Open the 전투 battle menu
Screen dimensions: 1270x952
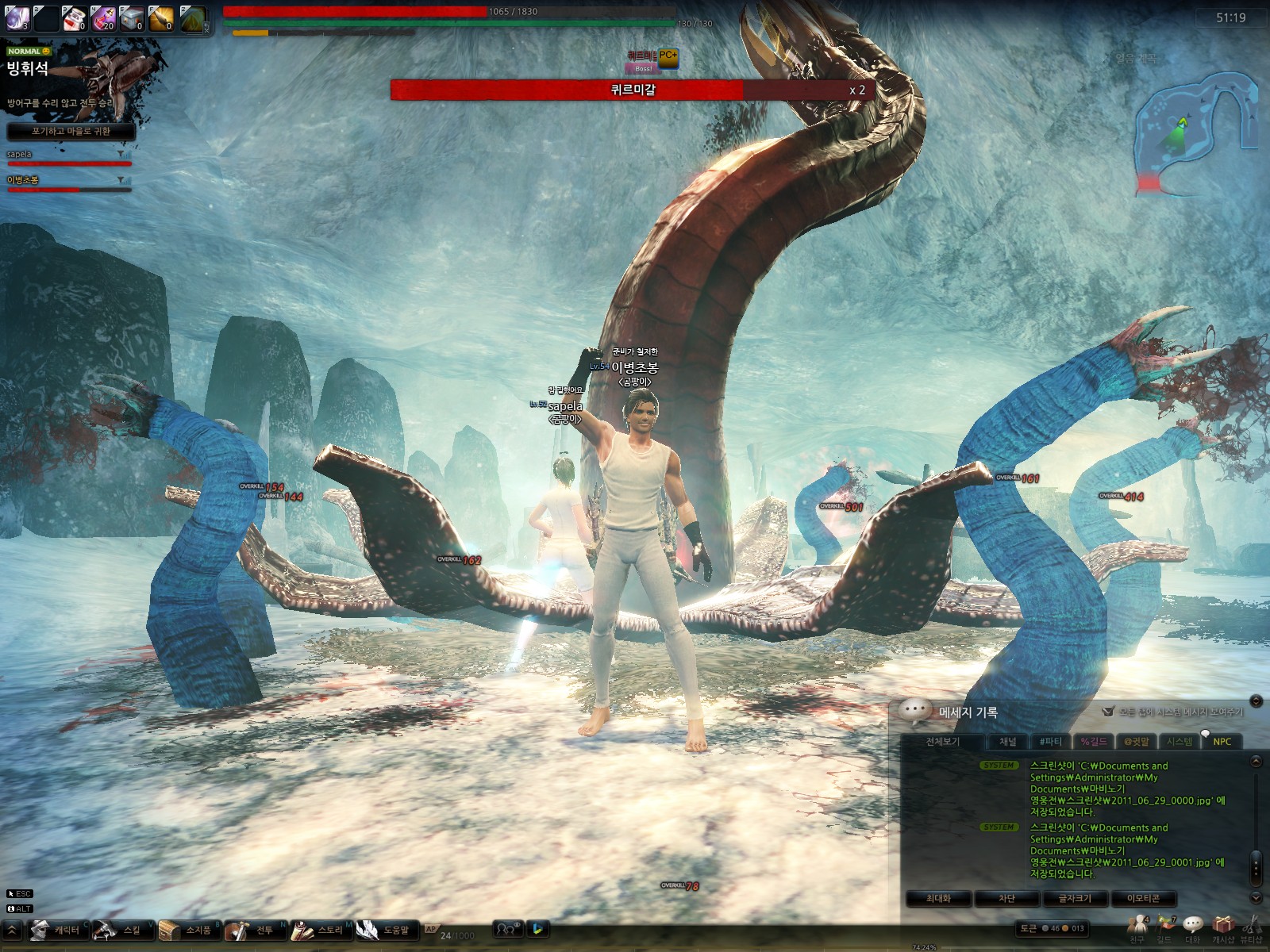click(254, 930)
